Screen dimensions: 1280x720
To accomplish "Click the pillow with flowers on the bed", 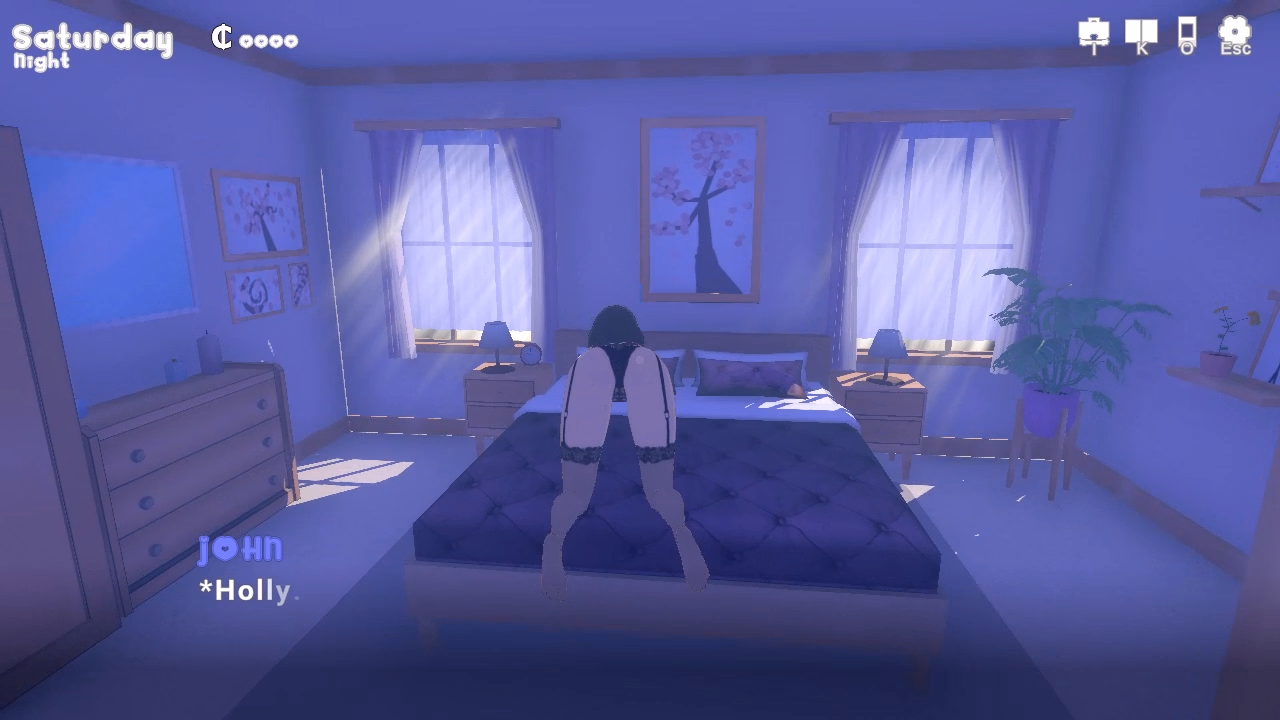I will point(752,376).
